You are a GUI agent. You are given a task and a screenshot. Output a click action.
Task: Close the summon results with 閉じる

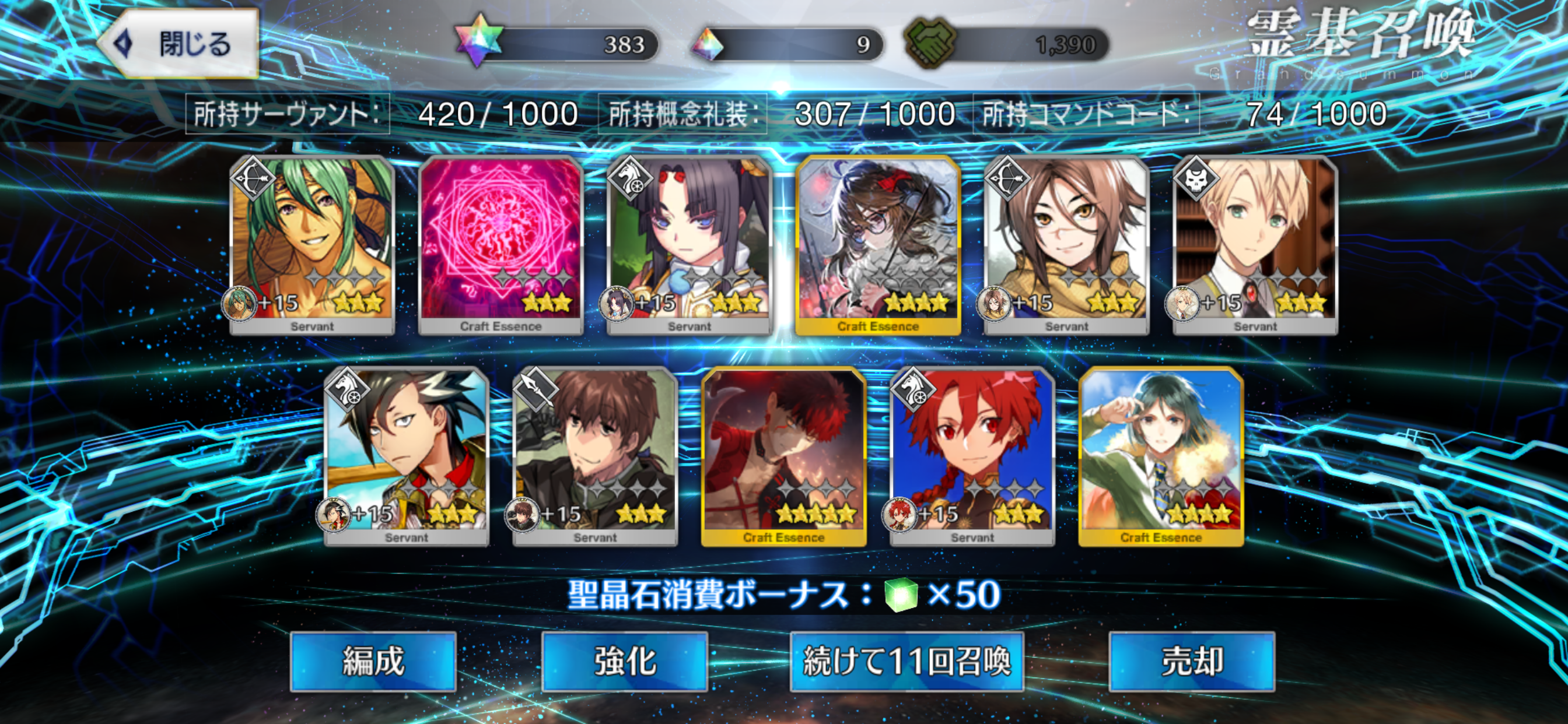click(x=180, y=44)
